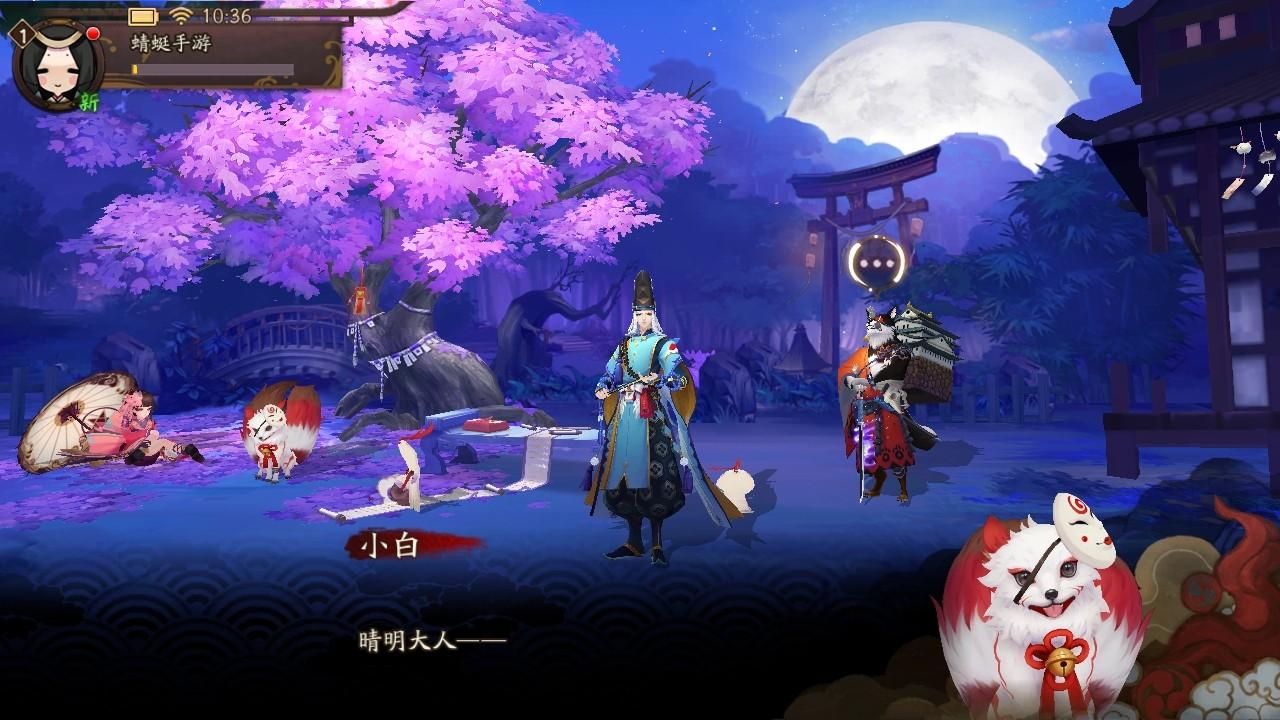Tap Seimei standing in the center
Image resolution: width=1280 pixels, height=720 pixels.
[x=645, y=420]
